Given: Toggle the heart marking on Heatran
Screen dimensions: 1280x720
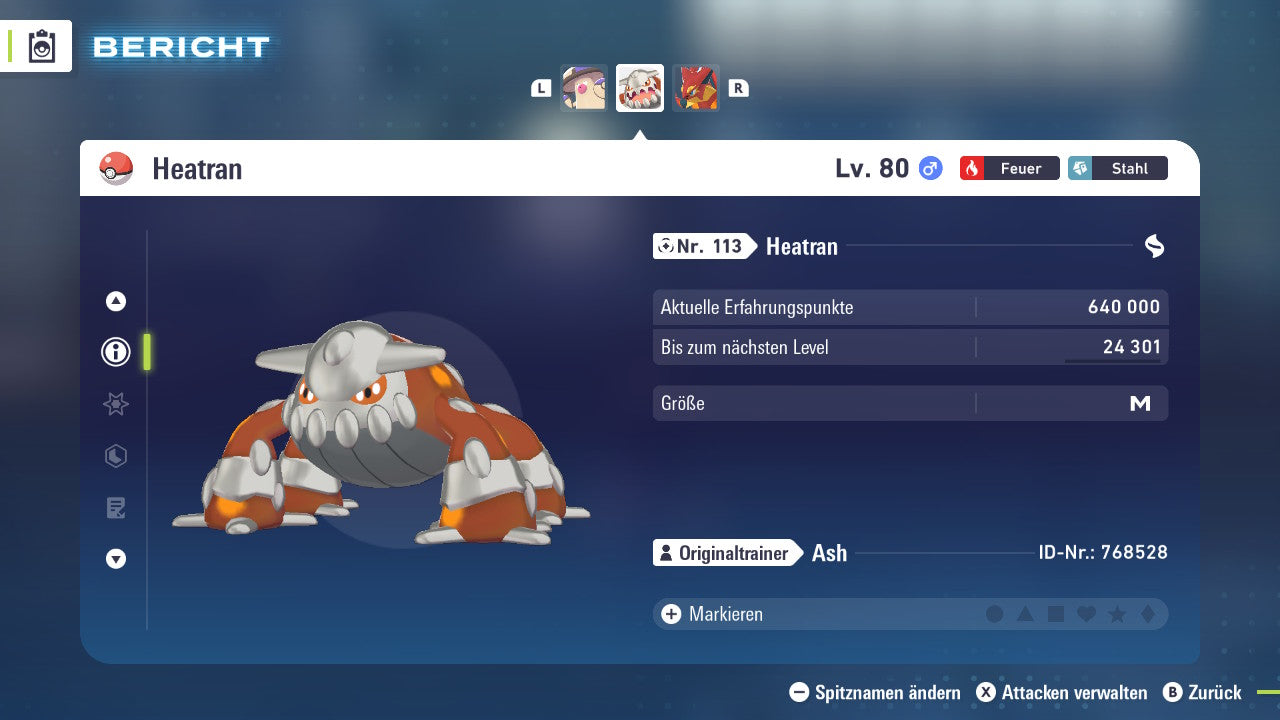Looking at the screenshot, I should tap(1086, 614).
